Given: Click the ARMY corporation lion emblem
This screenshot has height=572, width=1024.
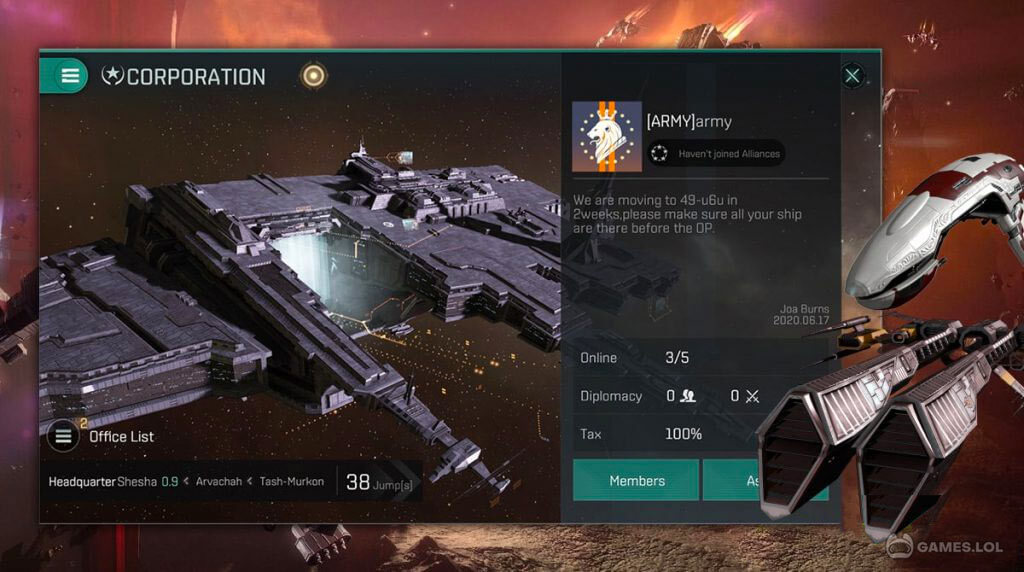Looking at the screenshot, I should click(x=606, y=136).
